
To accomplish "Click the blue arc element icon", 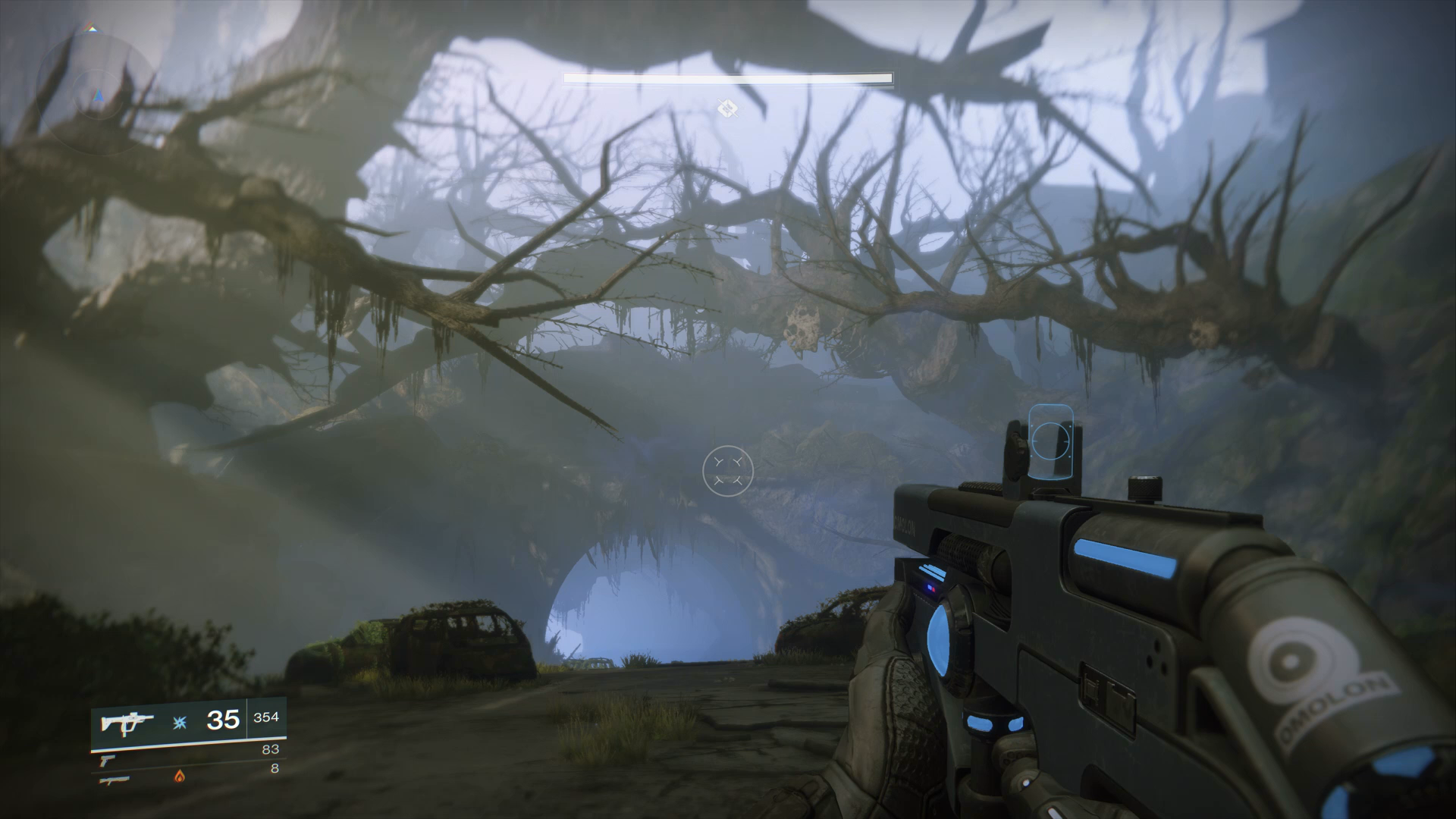I will (x=180, y=720).
